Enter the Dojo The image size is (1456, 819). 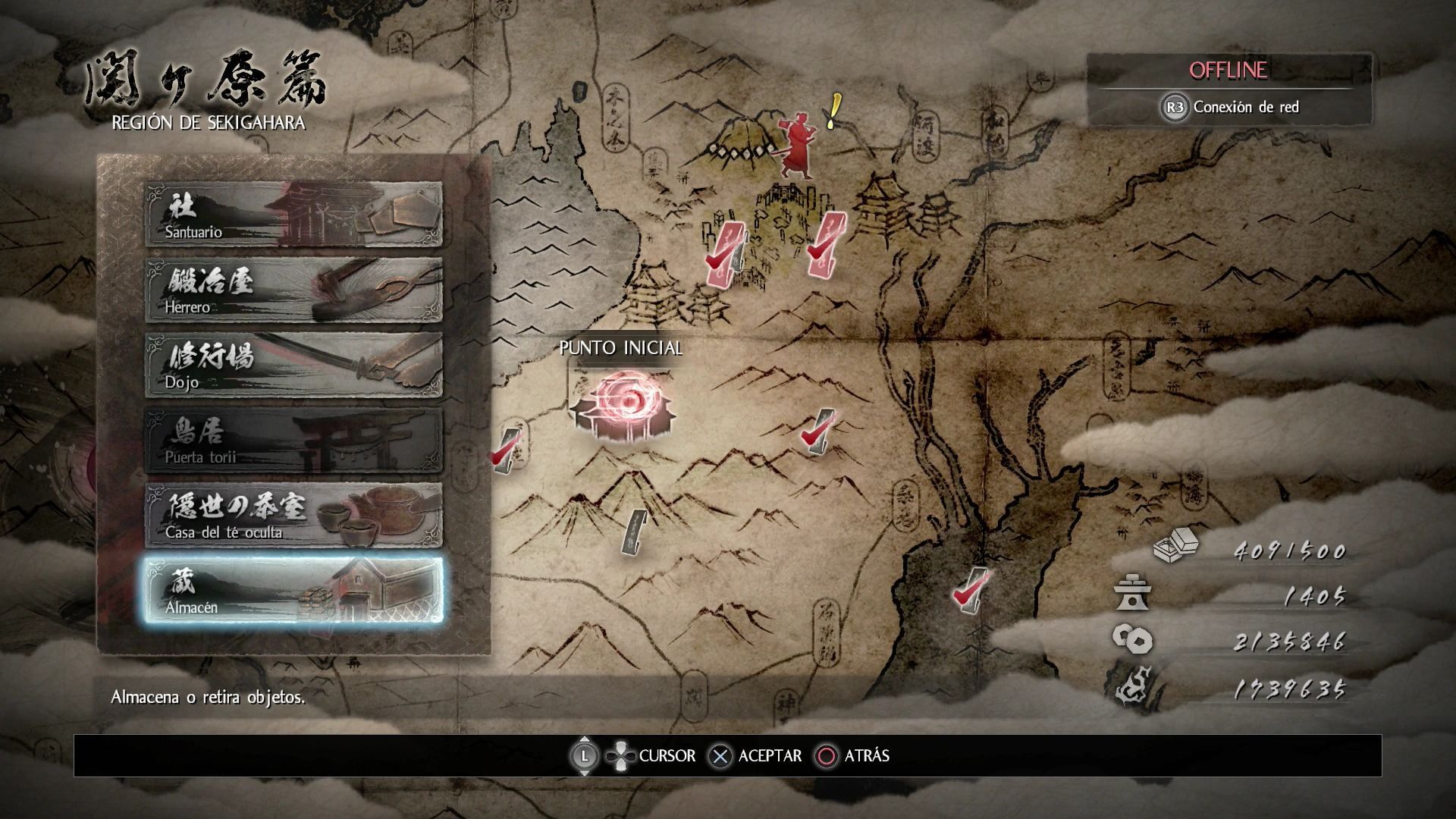pyautogui.click(x=293, y=365)
